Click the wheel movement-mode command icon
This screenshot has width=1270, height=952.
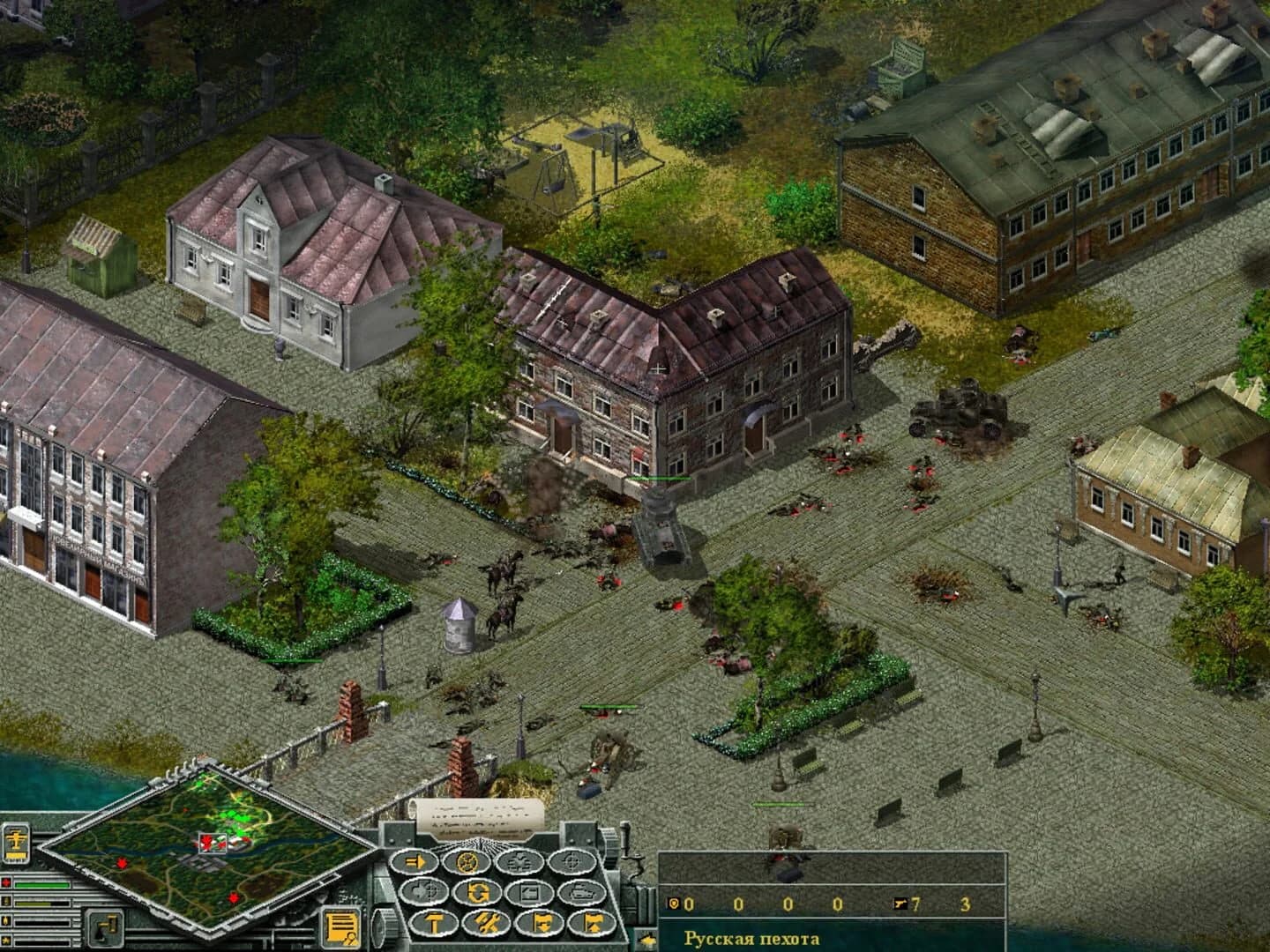[466, 862]
